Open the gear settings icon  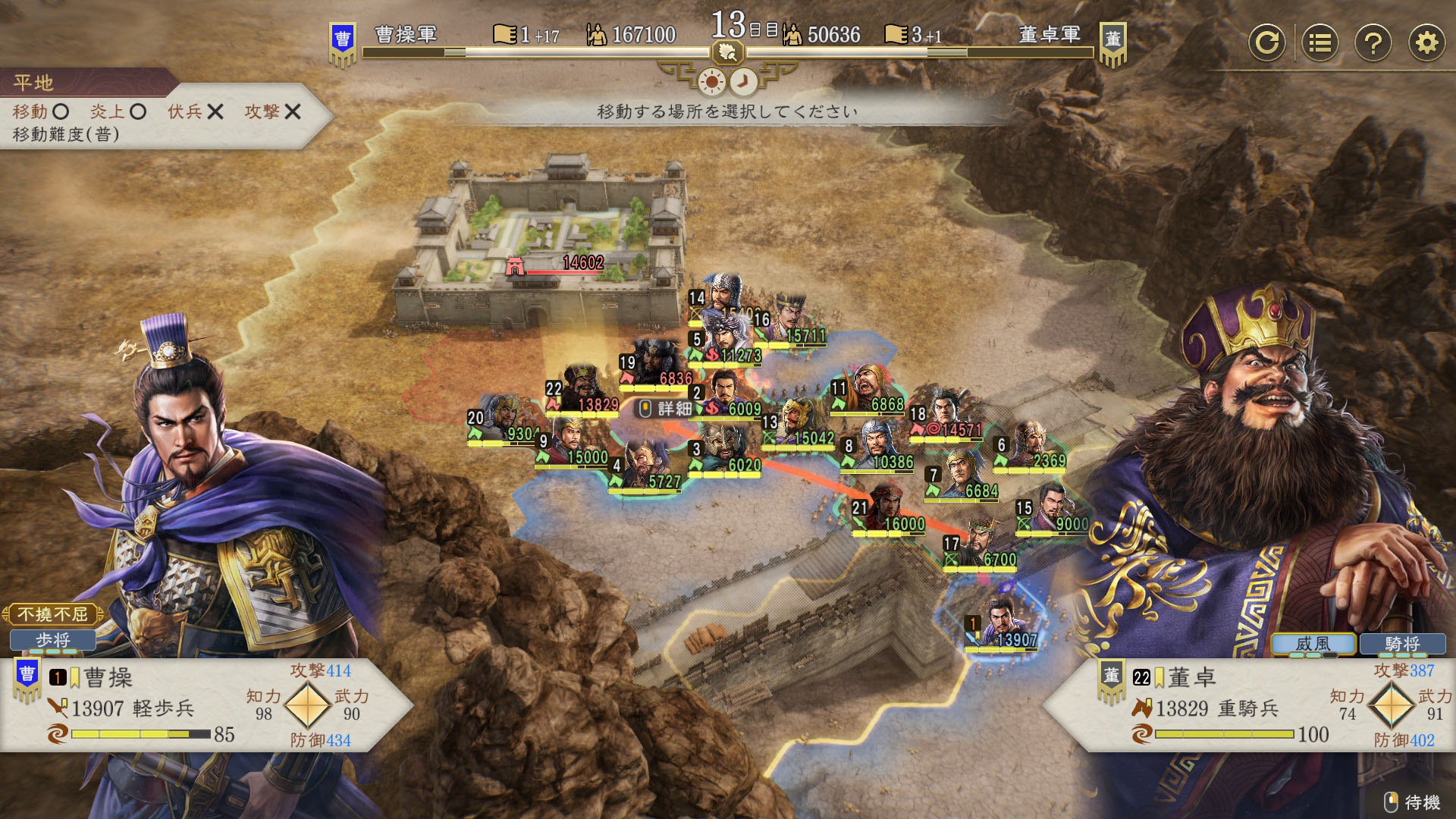pyautogui.click(x=1426, y=42)
